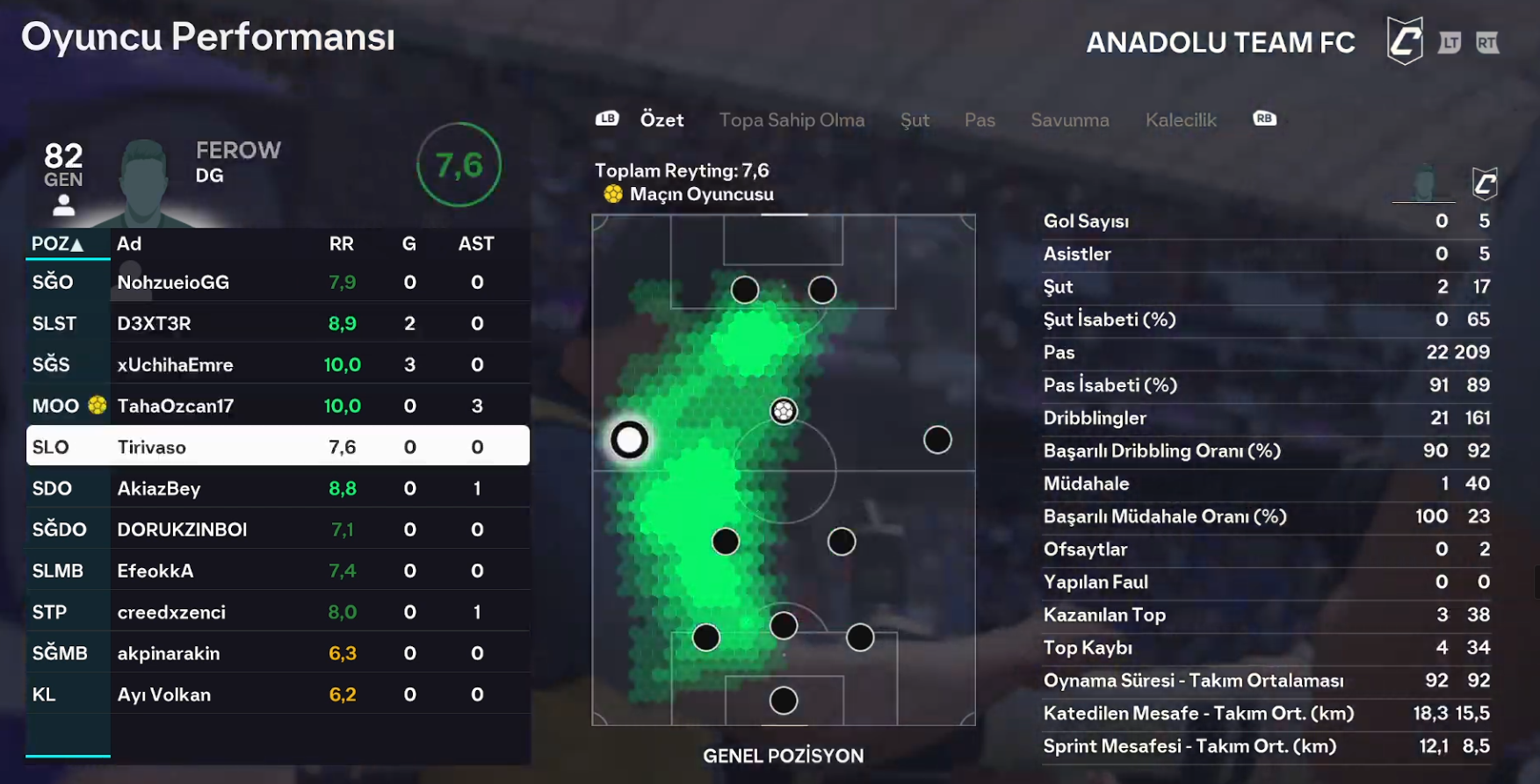
Task: Pick TahaOzcan17's row
Action: pyautogui.click(x=278, y=406)
